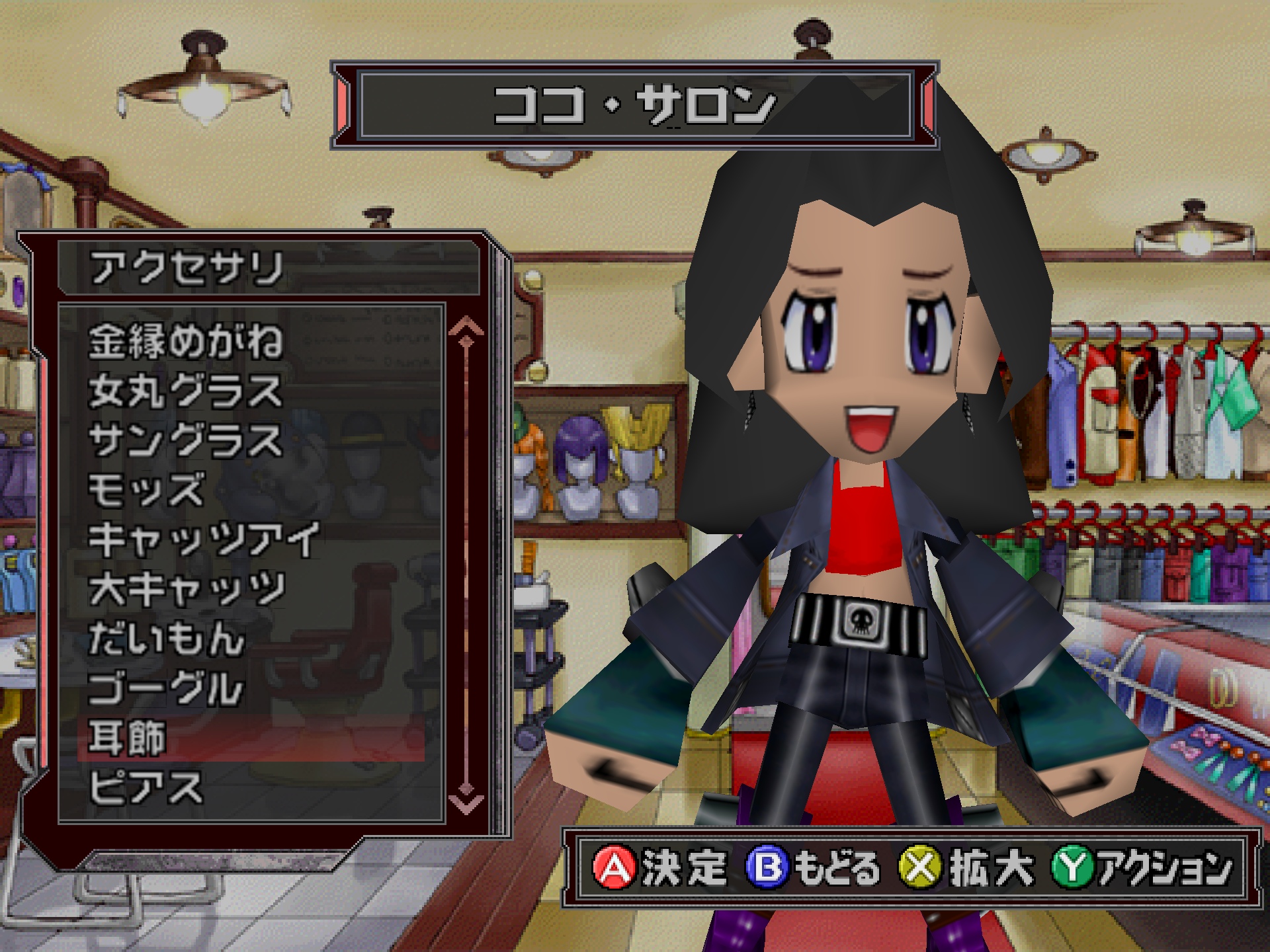The image size is (1270, 952).
Task: Select the モッズ accessory option
Action: [147, 491]
